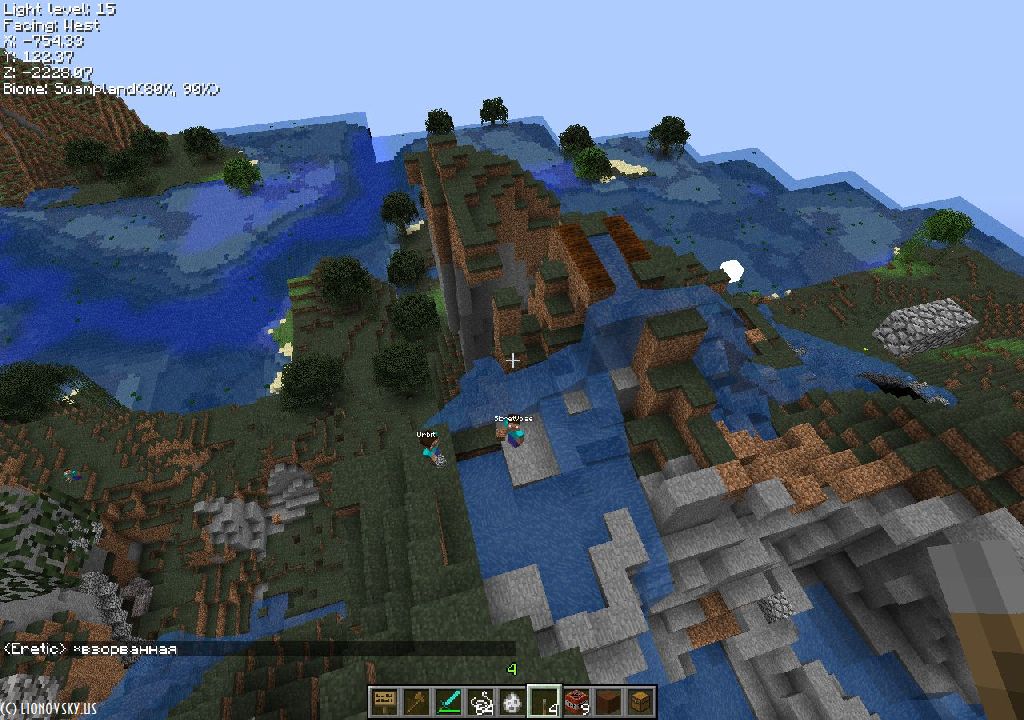Select the string stack hotbar slot
The height and width of the screenshot is (720, 1024).
[479, 702]
